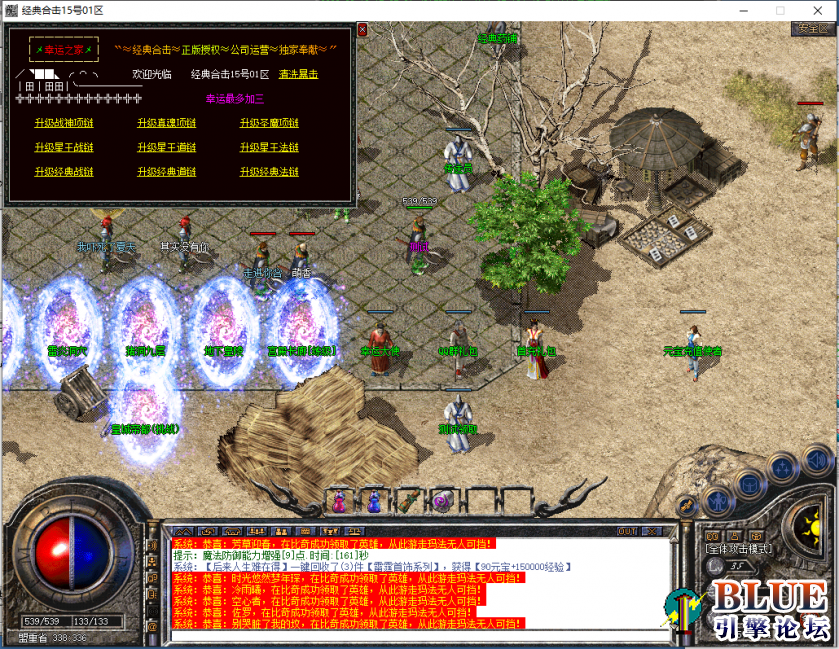Open the character figure panel button
This screenshot has height=649, width=839.
(717, 499)
